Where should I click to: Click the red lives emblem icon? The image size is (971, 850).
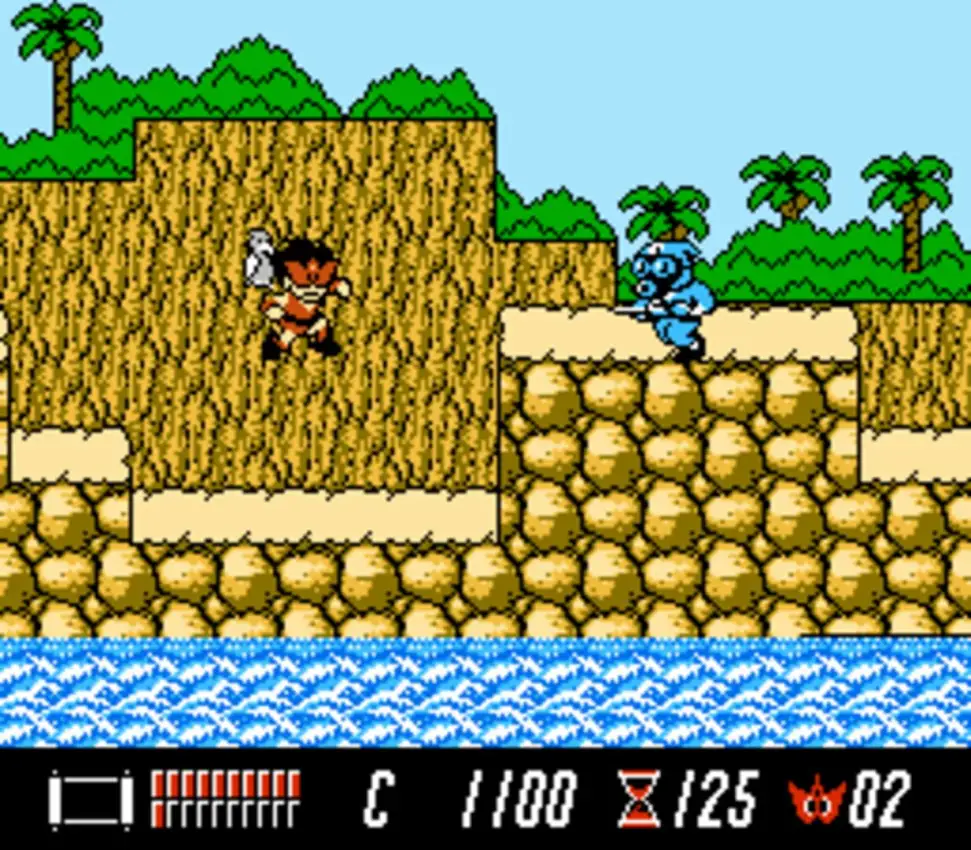pos(817,800)
